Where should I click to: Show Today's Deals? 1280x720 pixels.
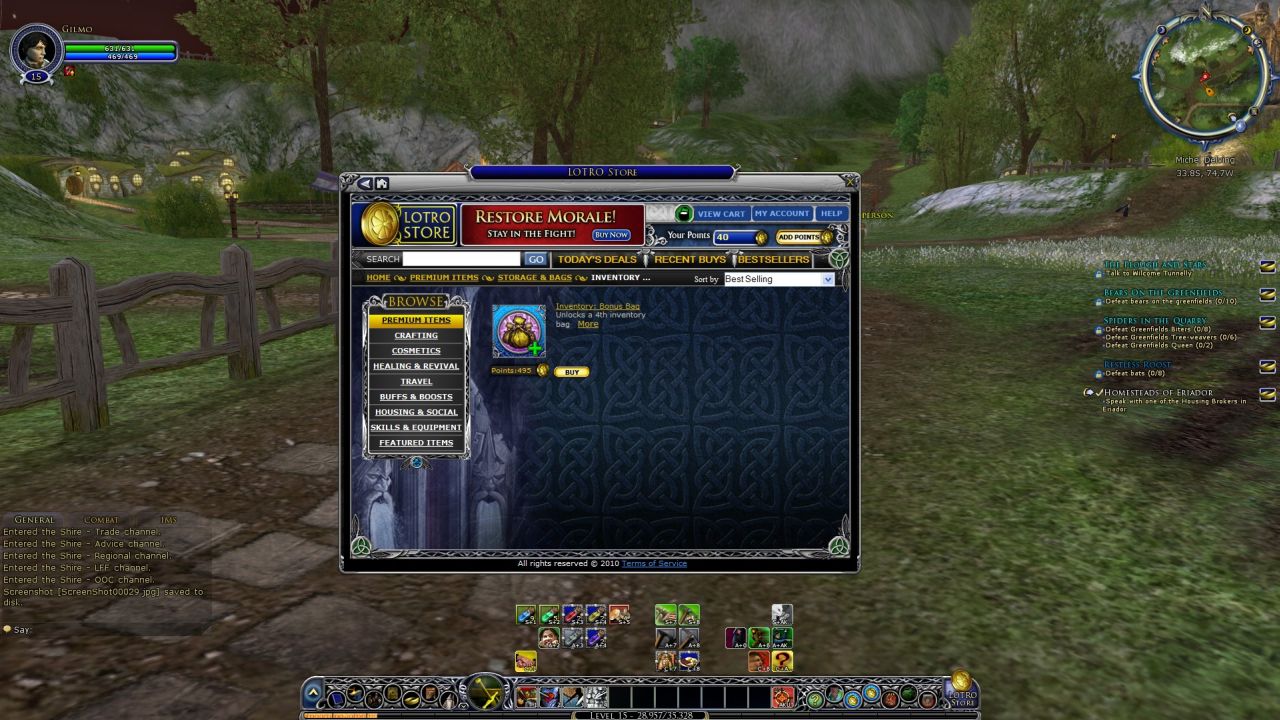tap(597, 260)
